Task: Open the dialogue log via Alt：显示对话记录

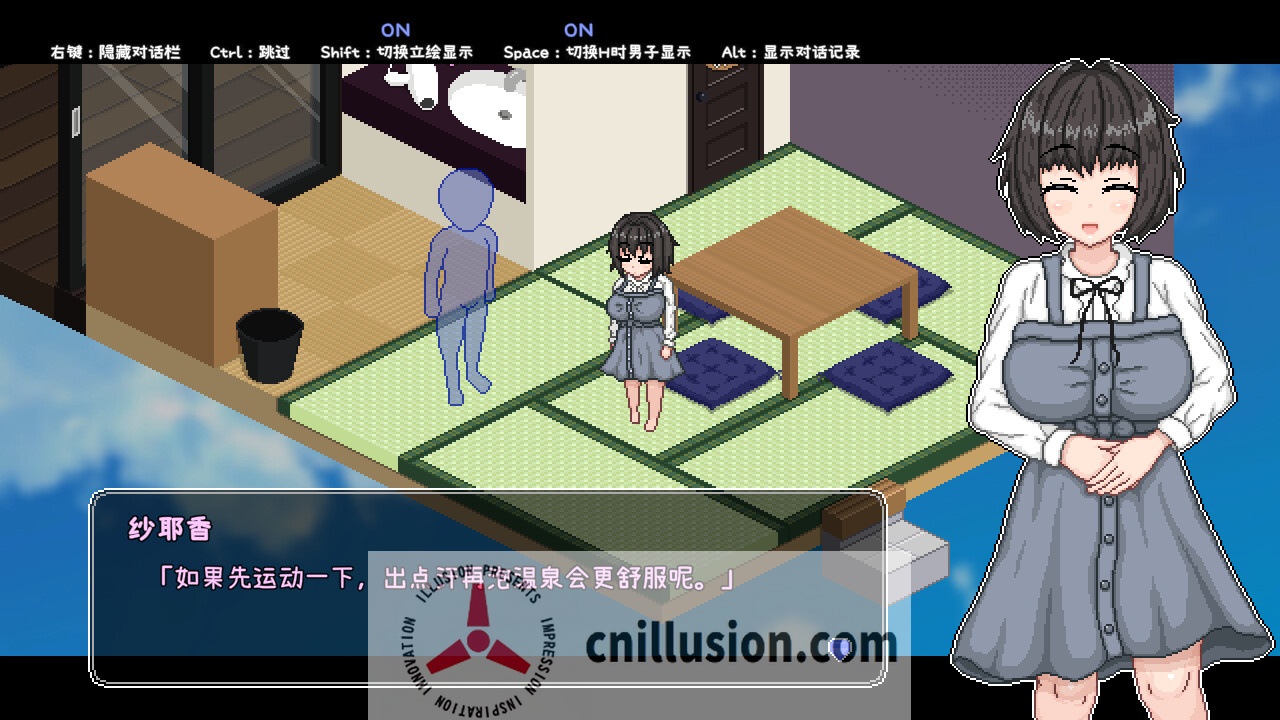Action: [x=789, y=52]
